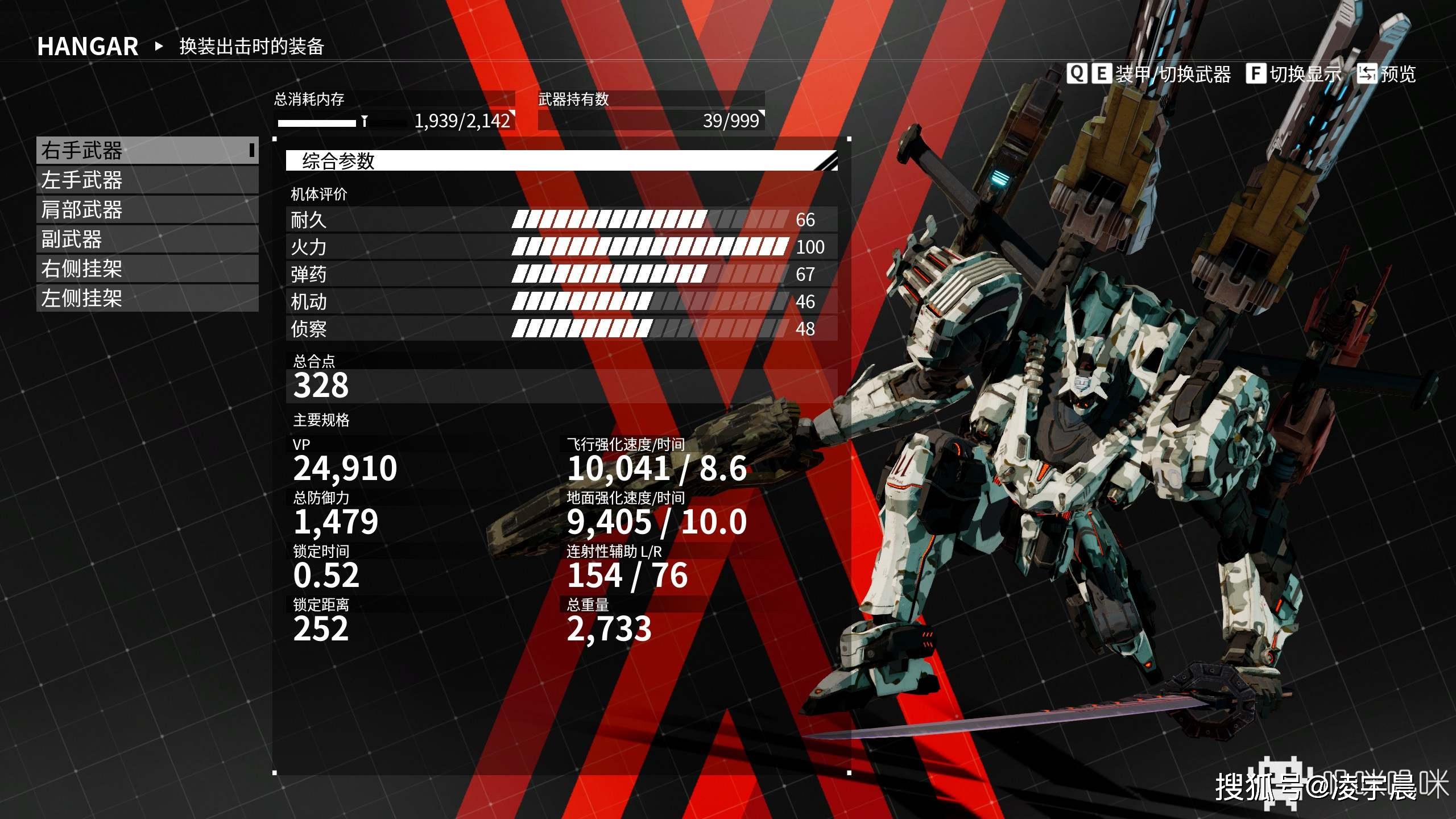Click the 装甲/切换武器 switch label
This screenshot has height=819, width=1456.
click(1172, 74)
